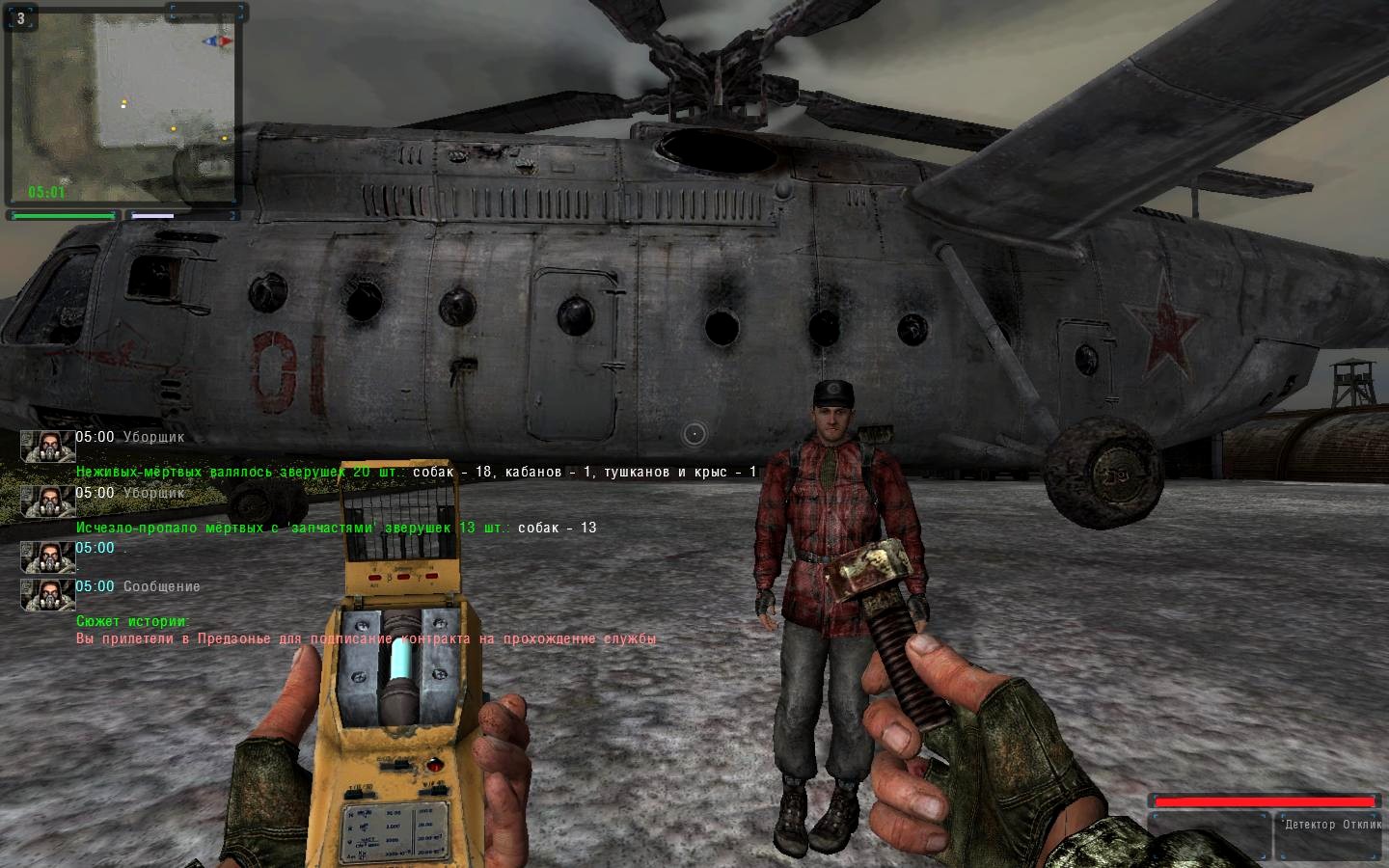Click the Уборщик message about 13 missing animals

336,528
